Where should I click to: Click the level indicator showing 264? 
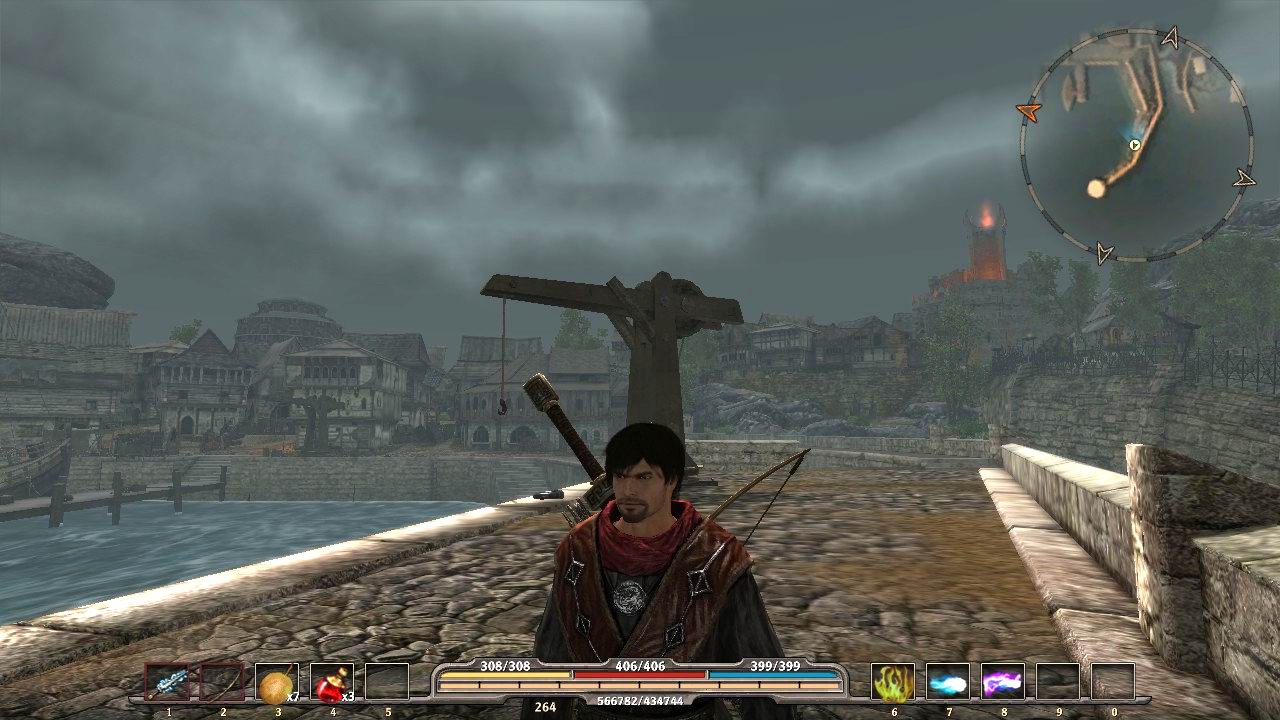544,708
